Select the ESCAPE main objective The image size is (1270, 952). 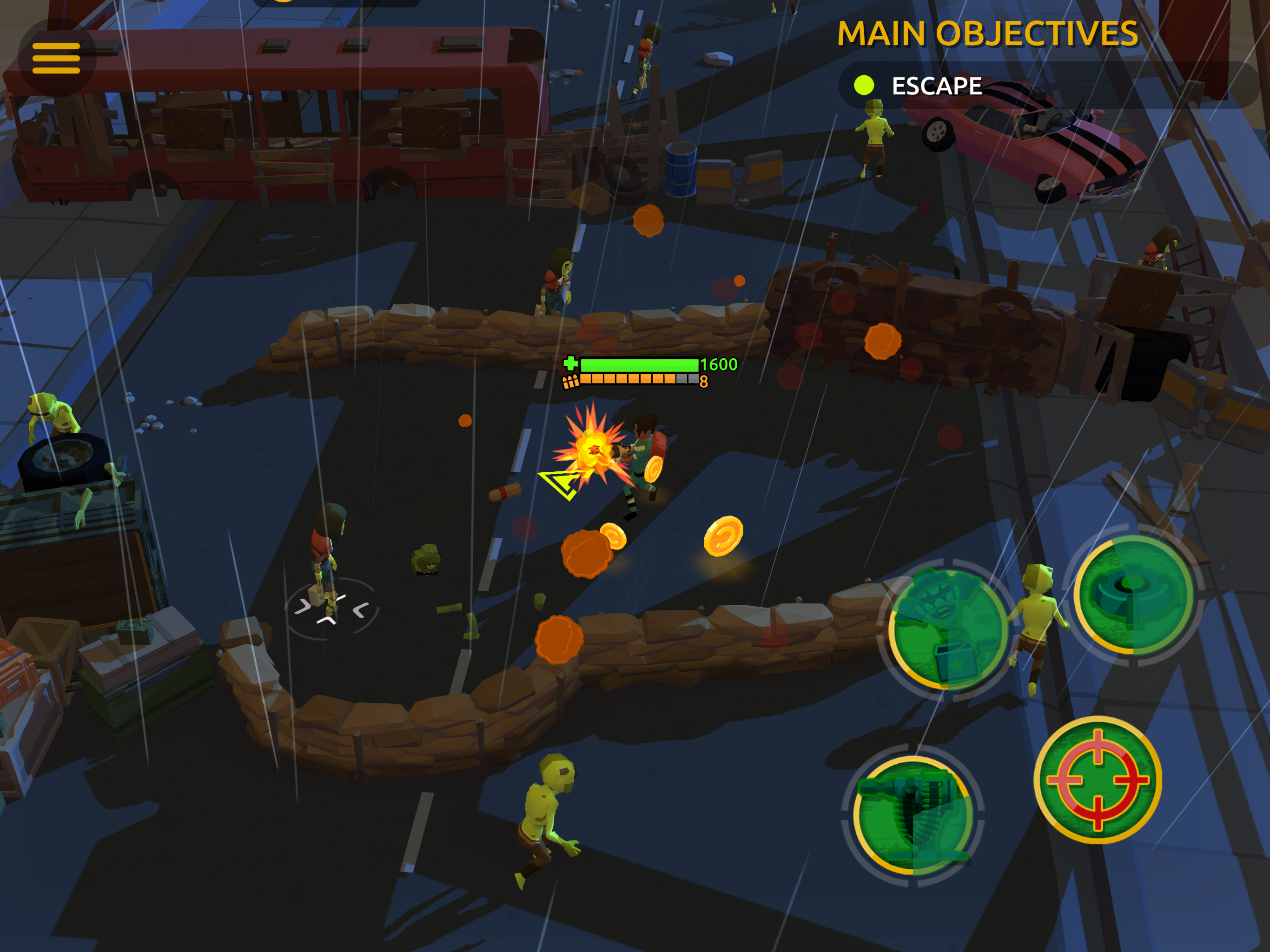pyautogui.click(x=936, y=86)
